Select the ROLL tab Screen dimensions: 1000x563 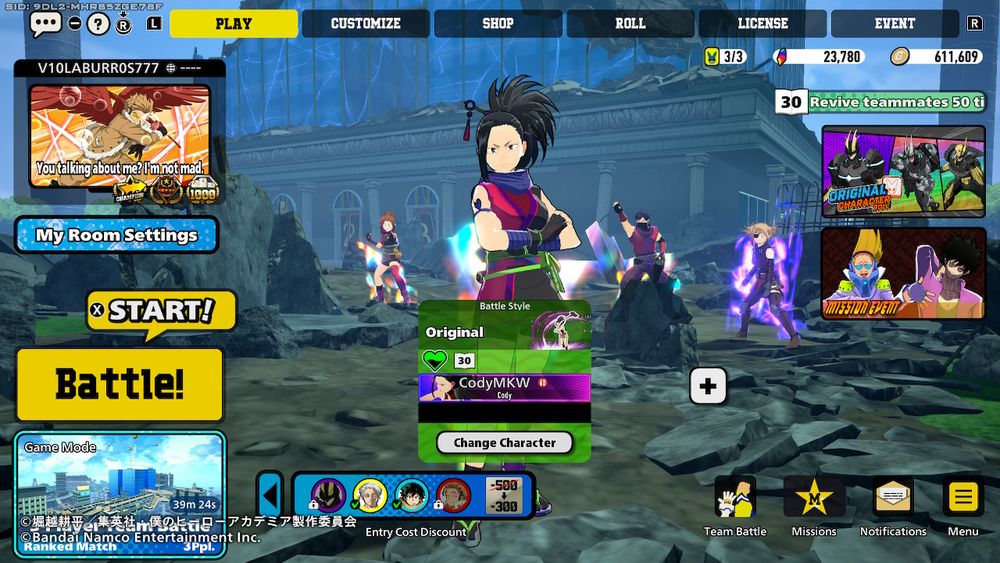pos(630,24)
